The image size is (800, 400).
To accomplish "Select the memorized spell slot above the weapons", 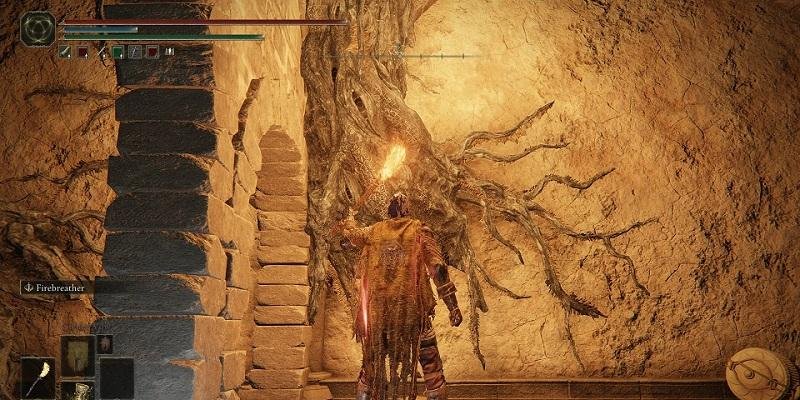I will 77,355.
